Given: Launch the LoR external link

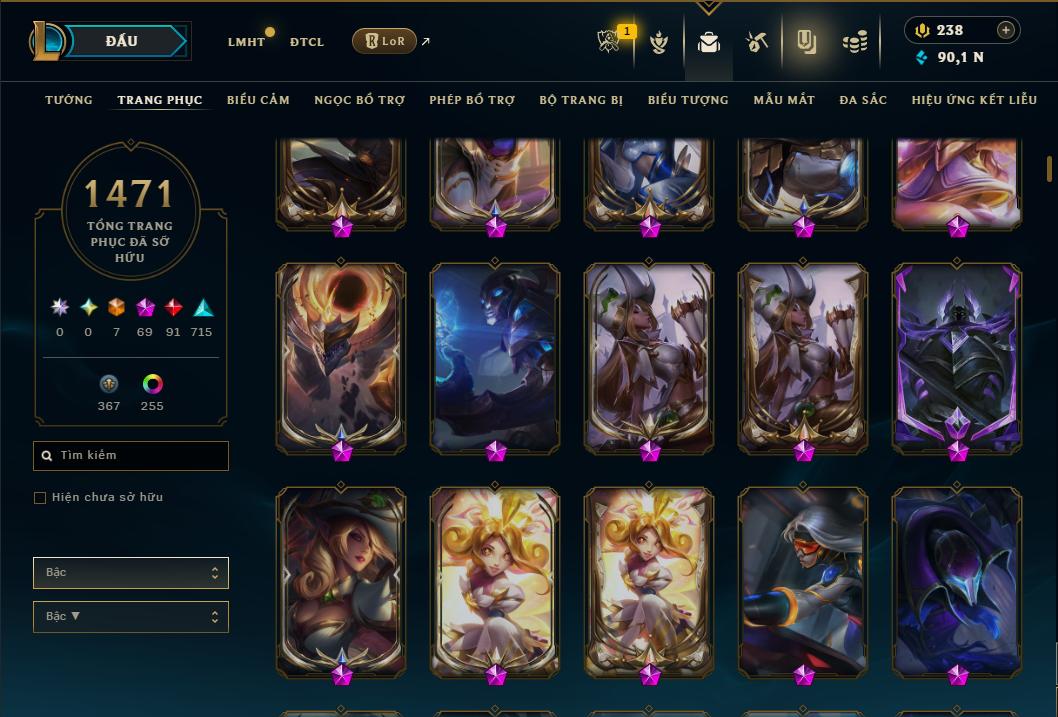Looking at the screenshot, I should point(385,41).
